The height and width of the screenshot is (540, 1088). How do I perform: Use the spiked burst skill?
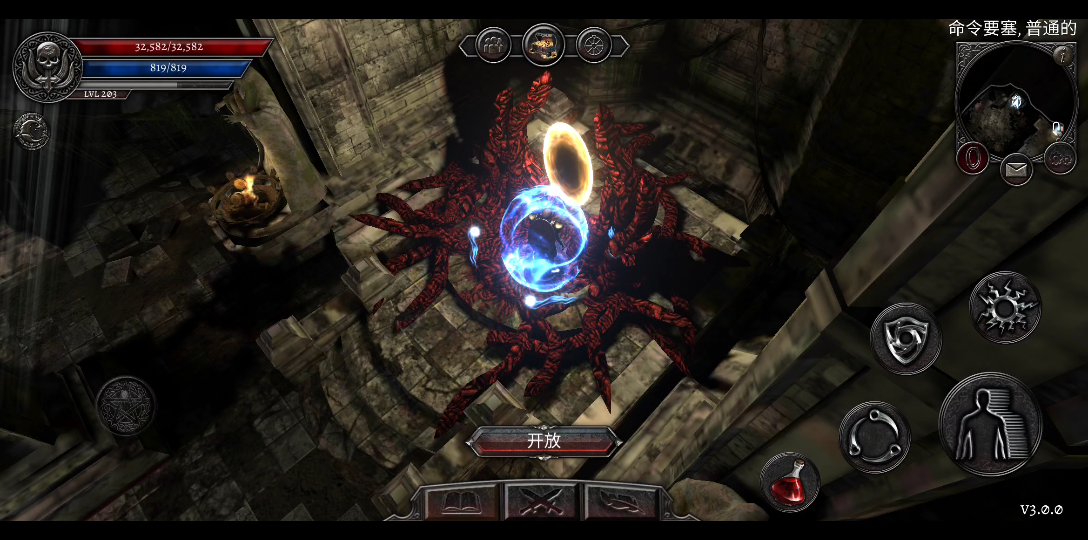click(1004, 307)
